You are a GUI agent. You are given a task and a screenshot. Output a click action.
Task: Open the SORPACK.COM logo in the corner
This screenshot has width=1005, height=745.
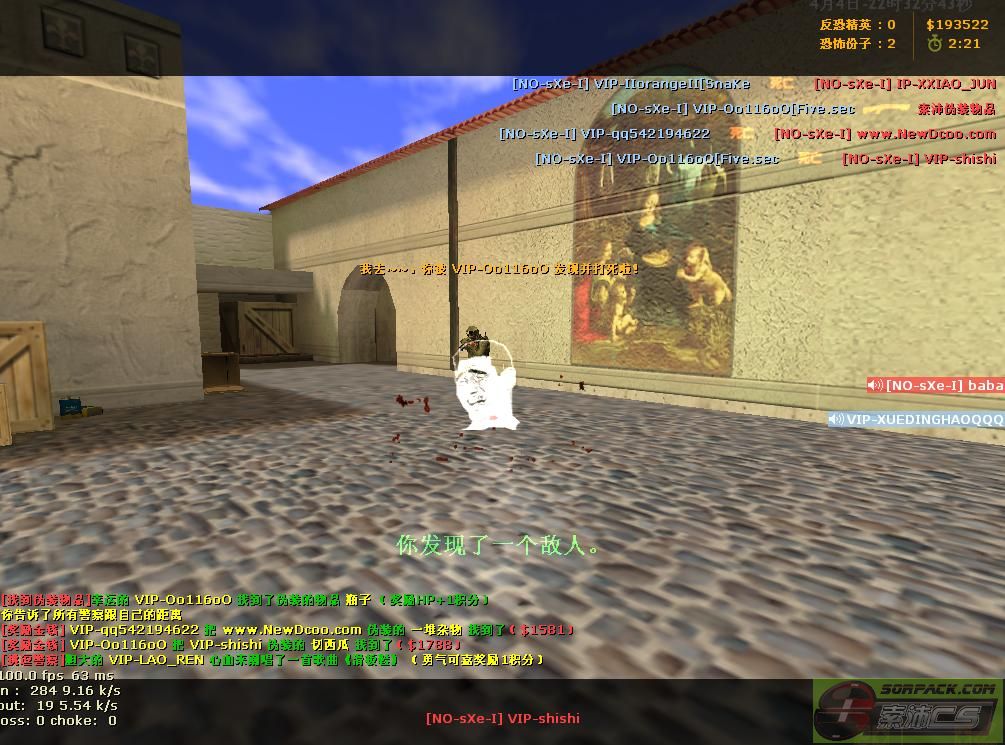click(x=907, y=710)
